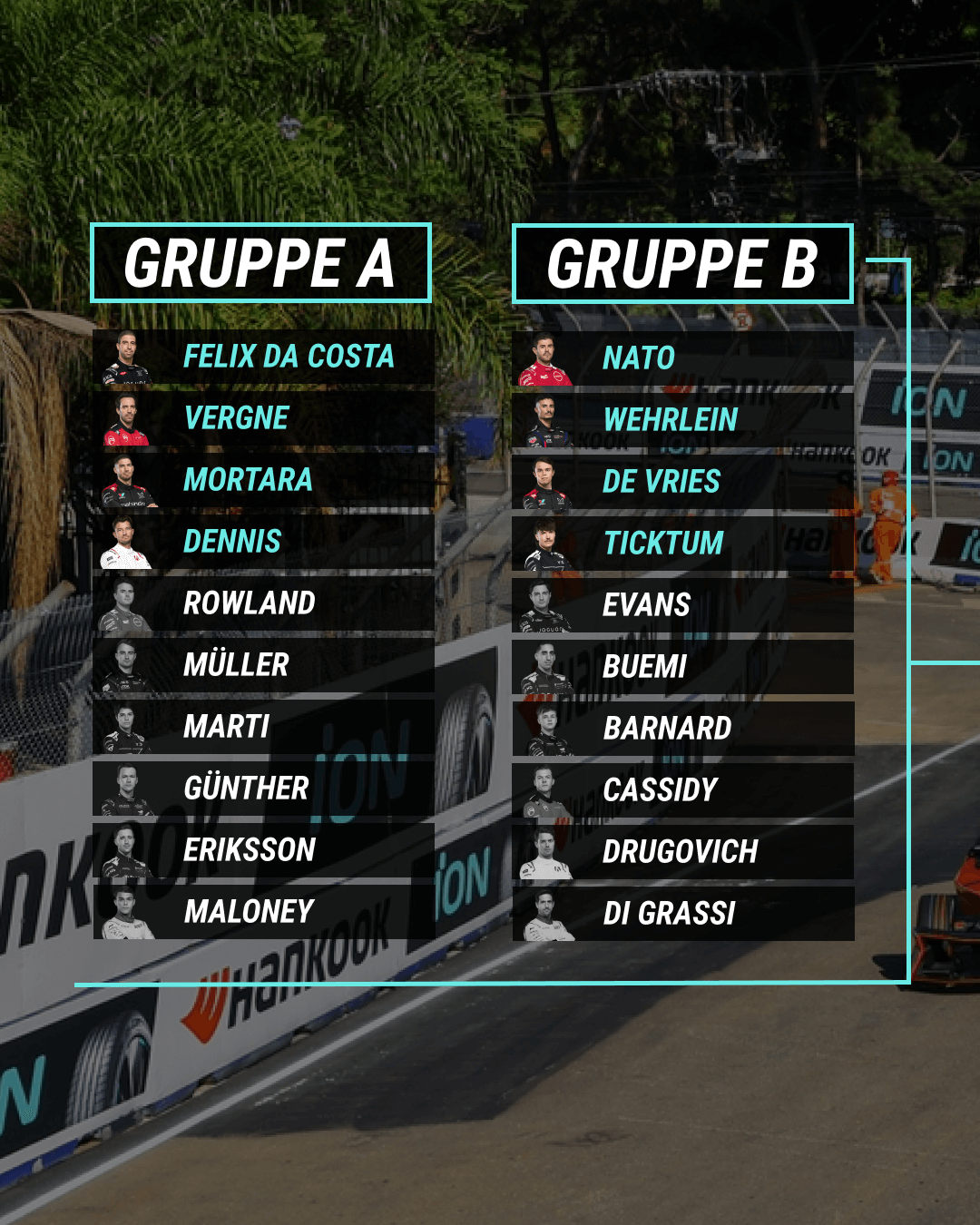Viewport: 980px width, 1225px height.
Task: Click on the De Vries row
Action: click(x=682, y=482)
